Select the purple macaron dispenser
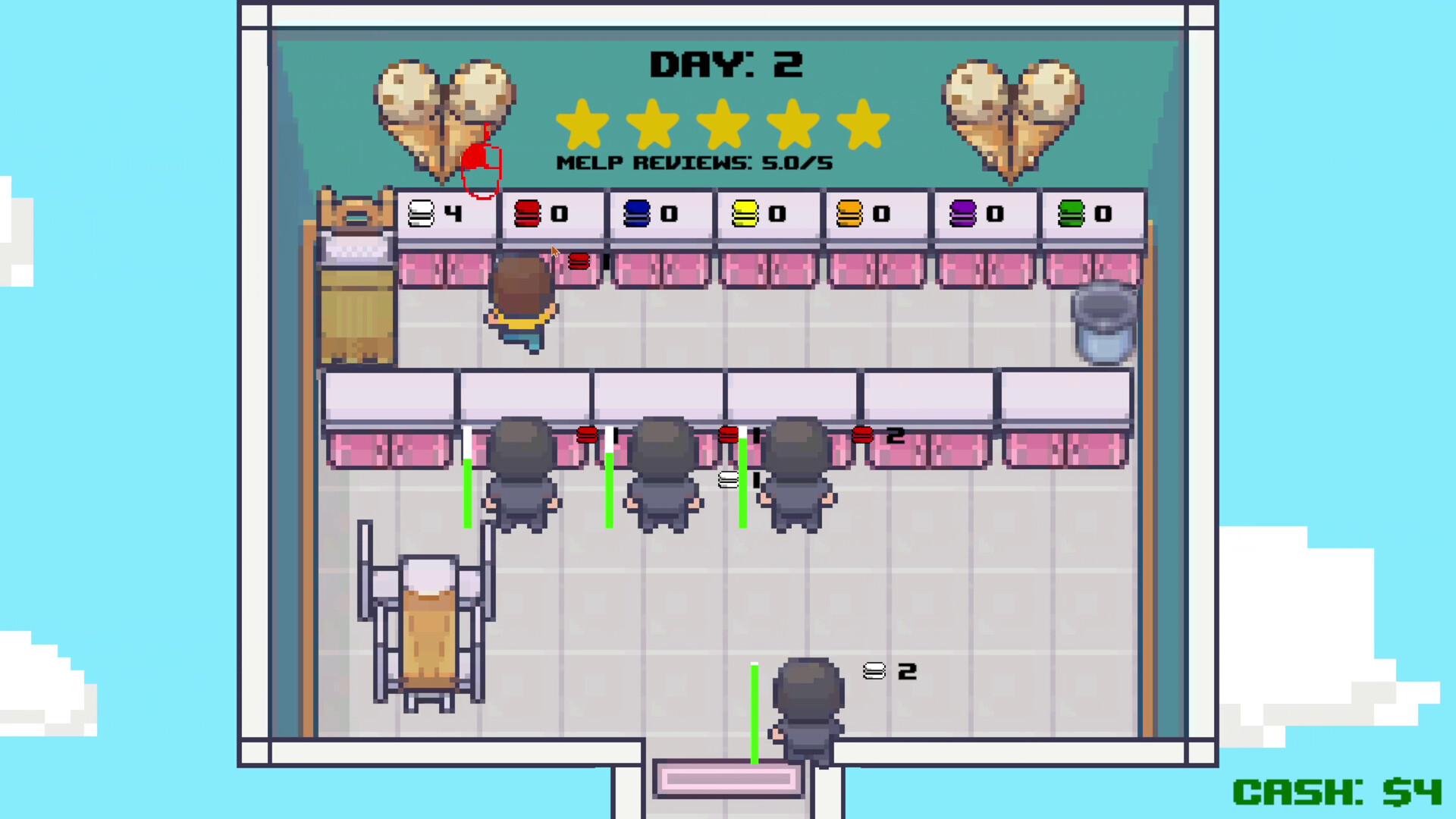Viewport: 1456px width, 819px height. (x=984, y=215)
